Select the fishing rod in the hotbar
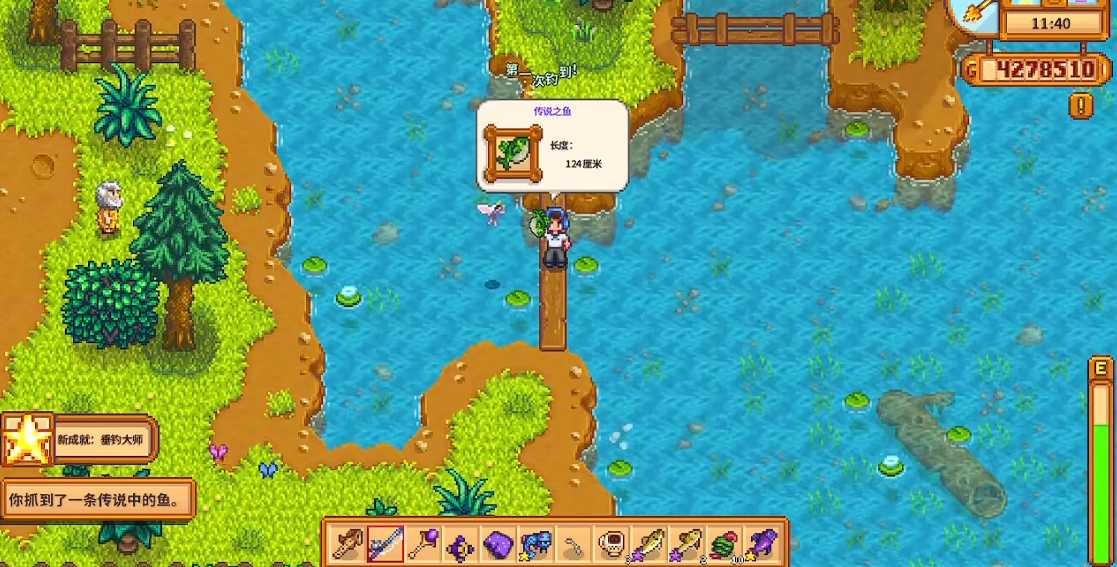1117x567 pixels. coord(385,545)
